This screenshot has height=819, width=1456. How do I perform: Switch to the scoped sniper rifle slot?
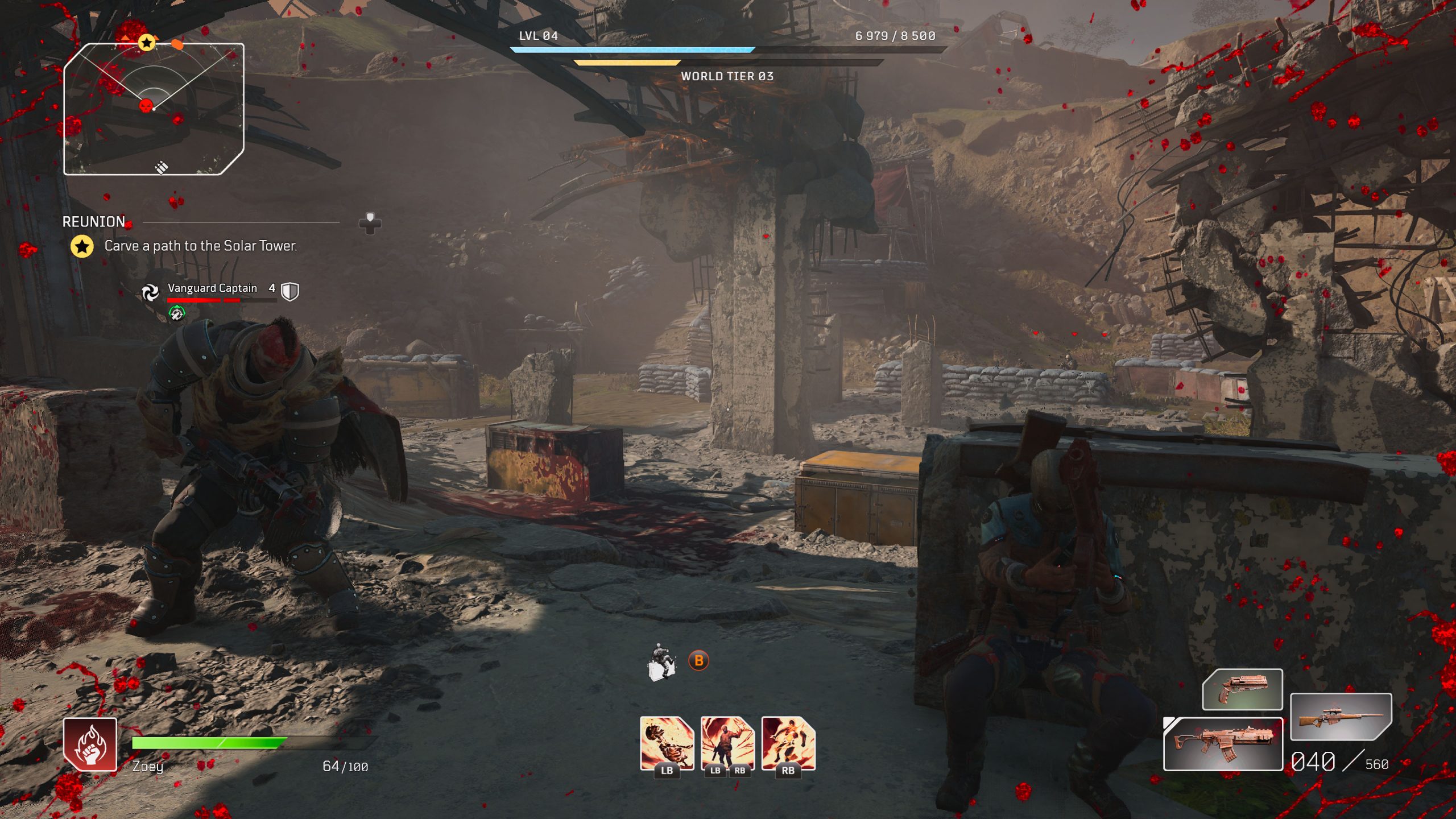pyautogui.click(x=1340, y=717)
